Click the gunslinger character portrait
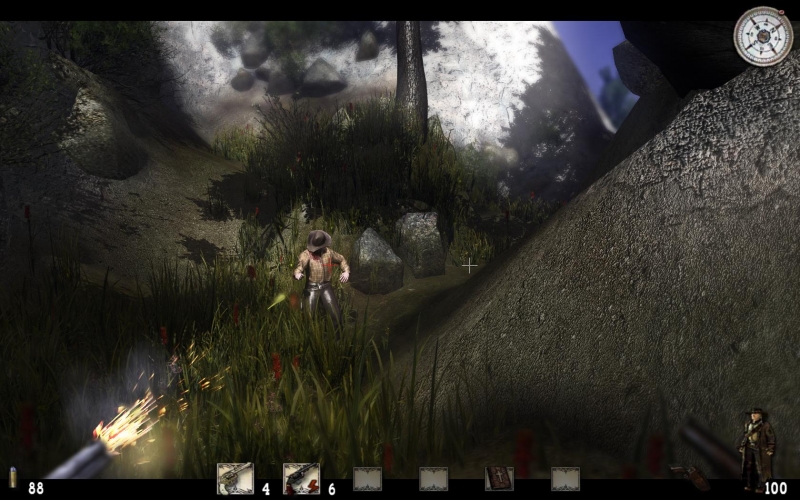The width and height of the screenshot is (800, 500). coord(756,449)
